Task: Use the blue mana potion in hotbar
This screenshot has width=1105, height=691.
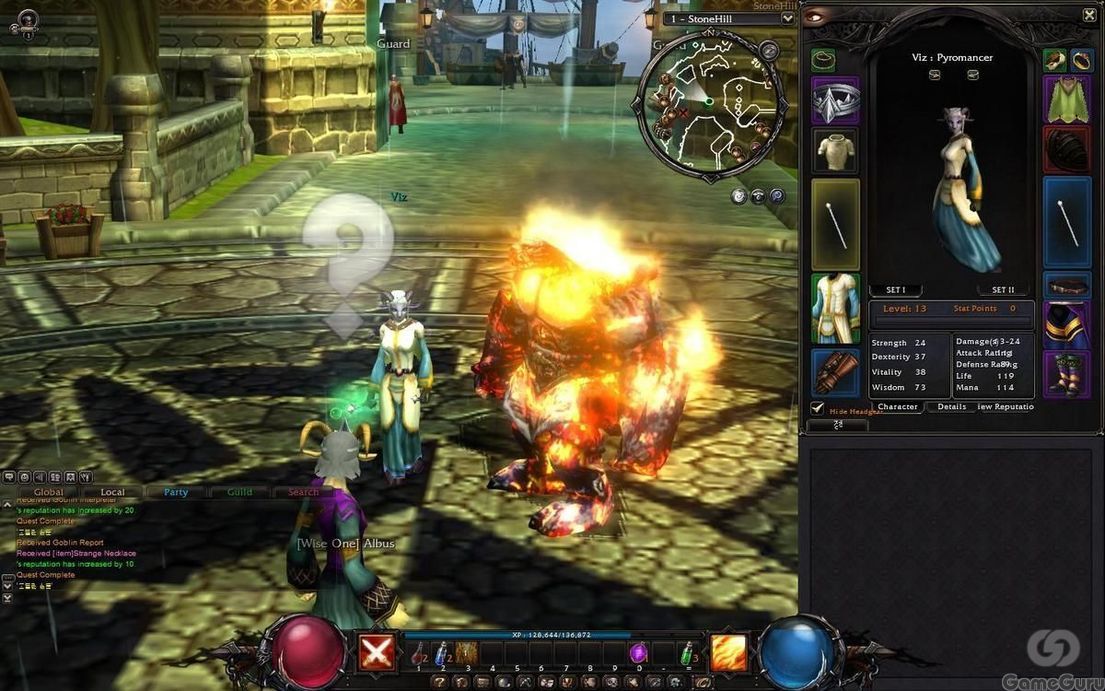Action: (x=441, y=652)
